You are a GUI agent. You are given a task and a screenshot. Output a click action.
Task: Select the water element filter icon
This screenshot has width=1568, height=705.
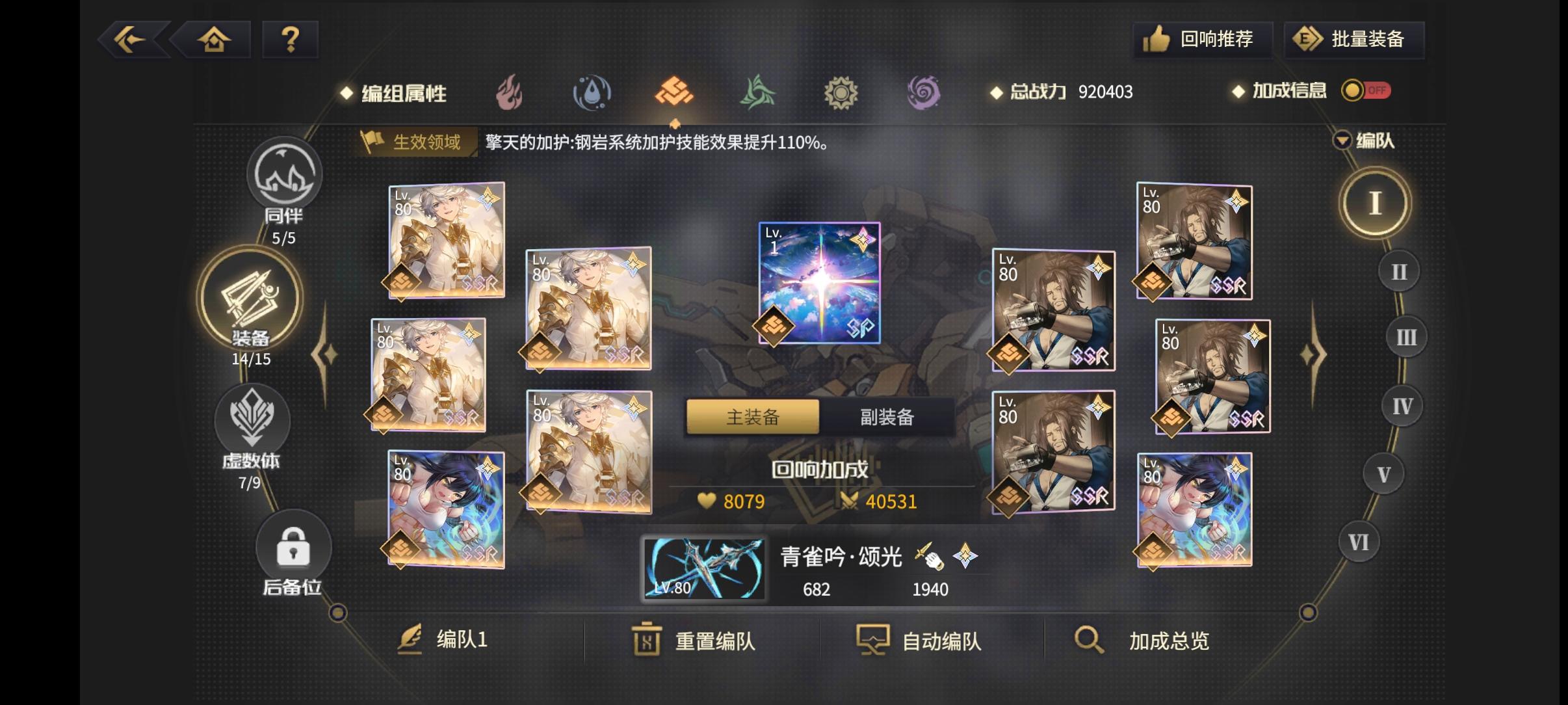(x=593, y=92)
